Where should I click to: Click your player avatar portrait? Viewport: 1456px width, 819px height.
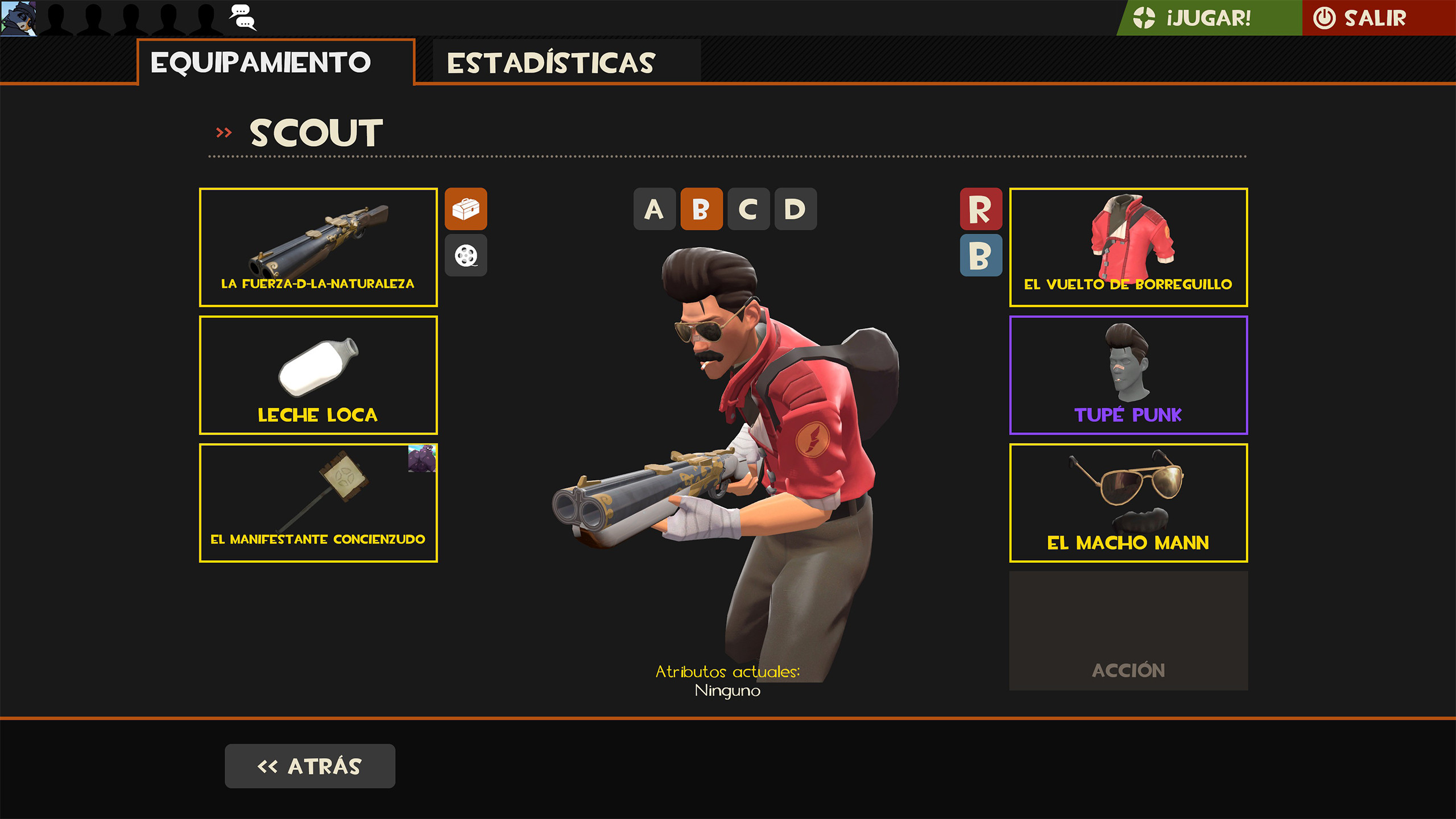click(x=19, y=18)
